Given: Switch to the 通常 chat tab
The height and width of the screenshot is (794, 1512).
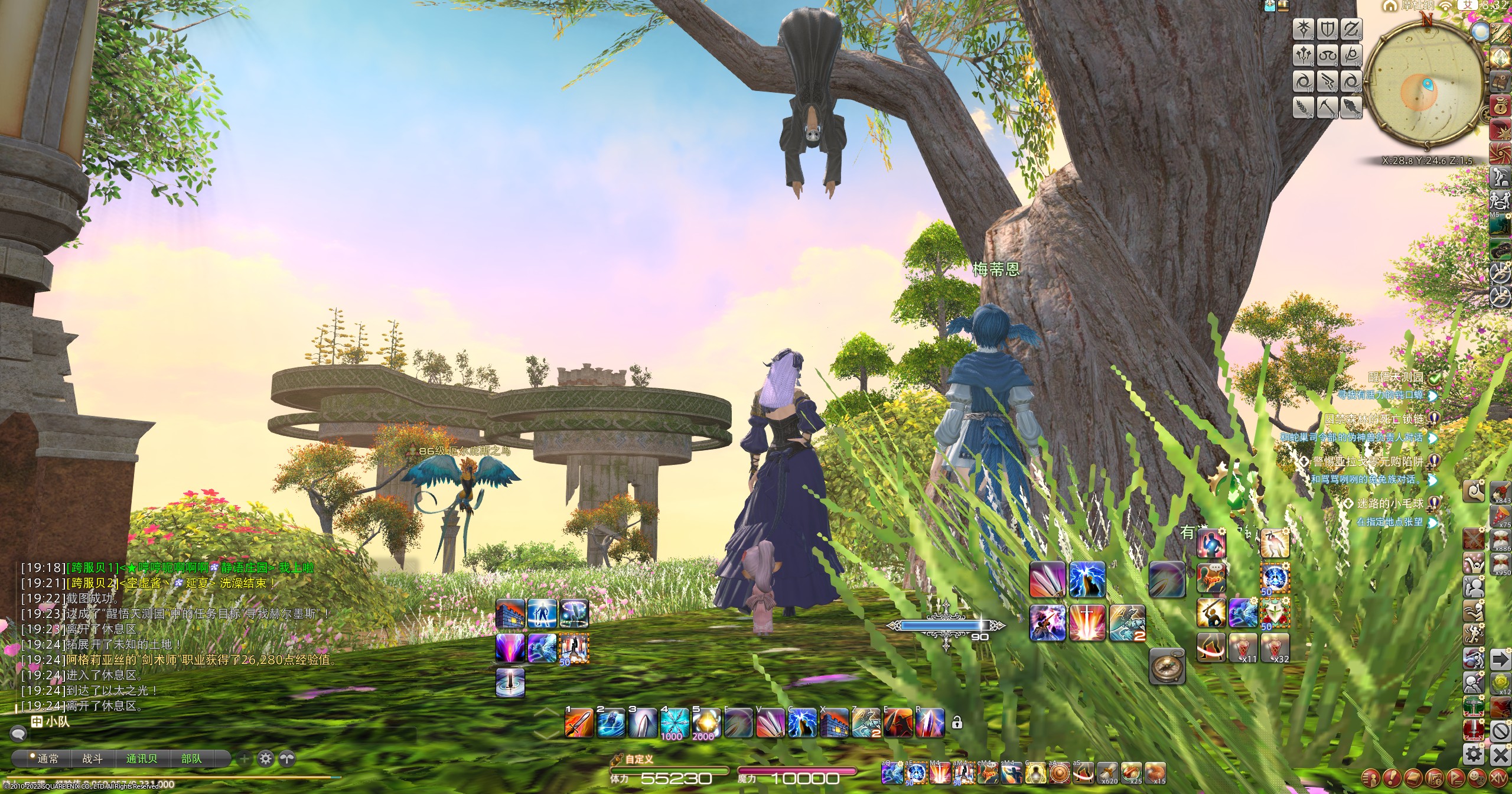Looking at the screenshot, I should point(47,759).
